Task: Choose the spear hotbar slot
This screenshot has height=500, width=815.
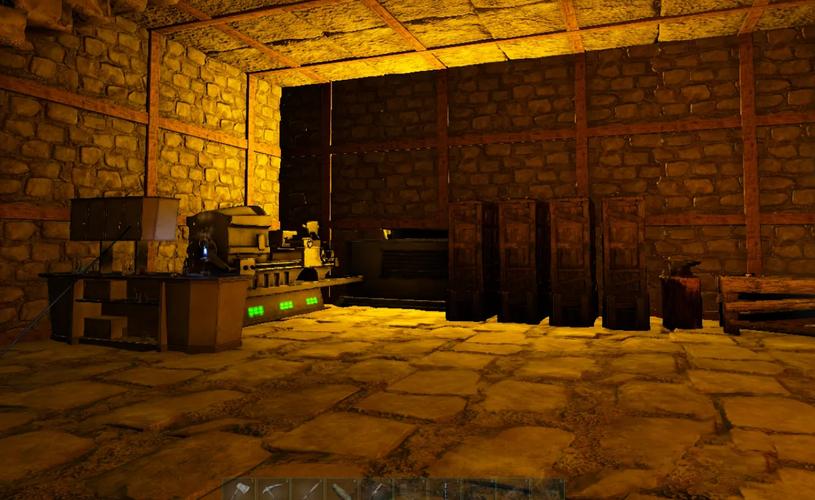Action: pyautogui.click(x=309, y=490)
